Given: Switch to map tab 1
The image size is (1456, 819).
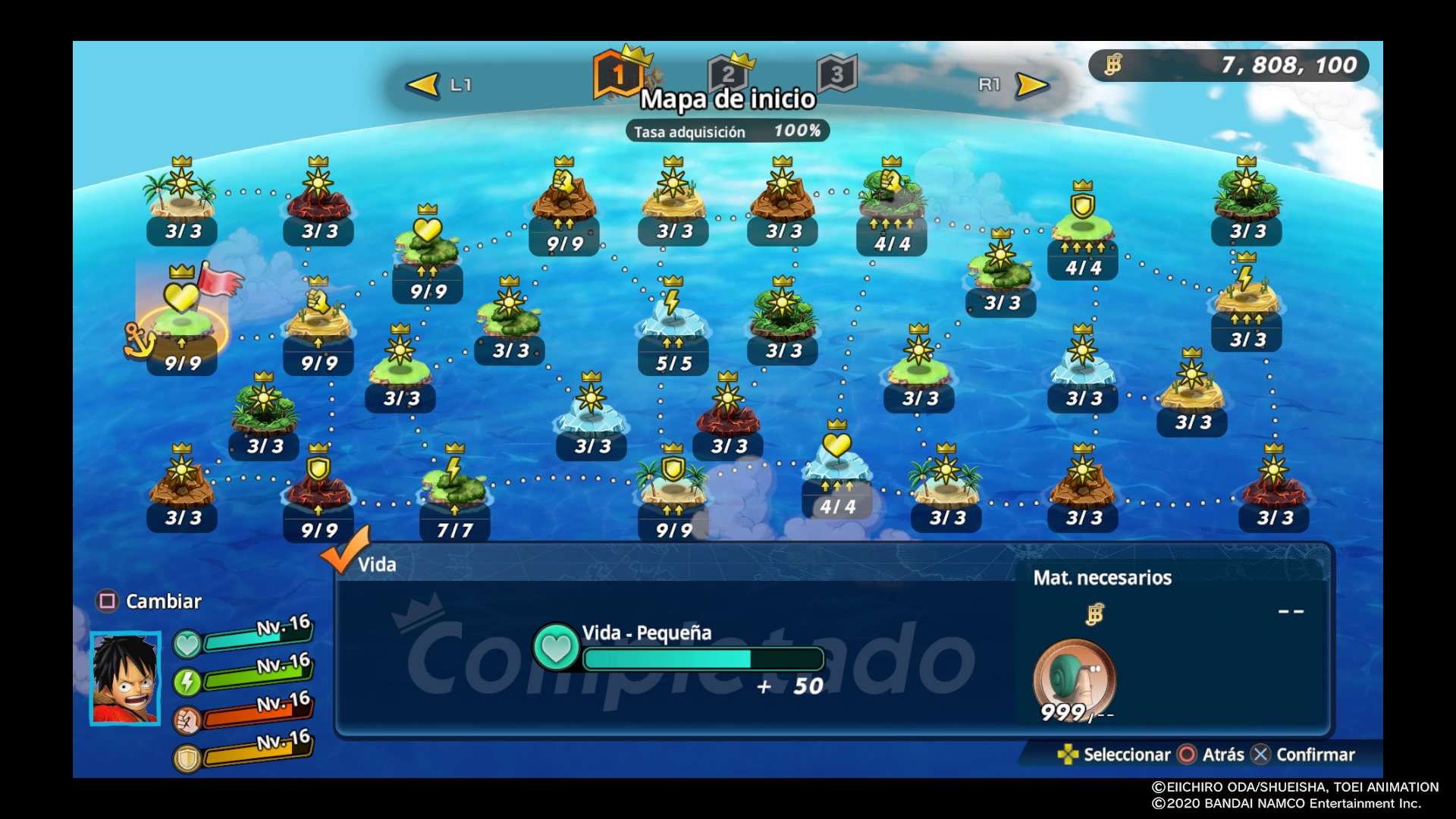Looking at the screenshot, I should [617, 74].
